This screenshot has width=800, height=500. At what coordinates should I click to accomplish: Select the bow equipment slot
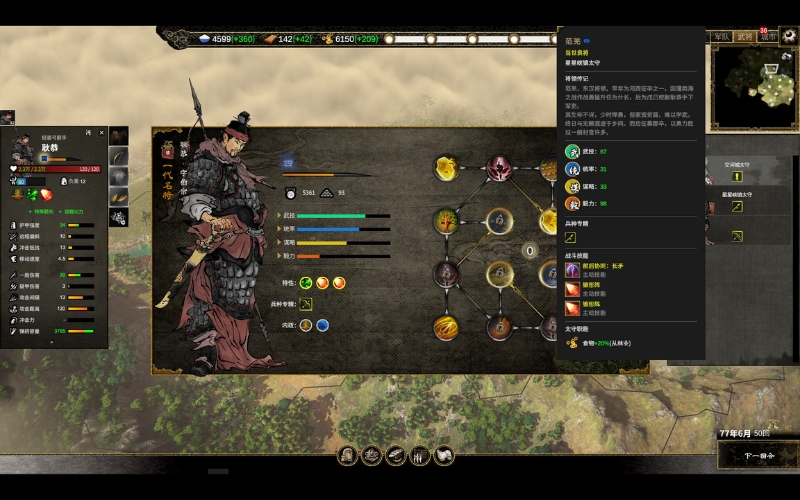(119, 157)
